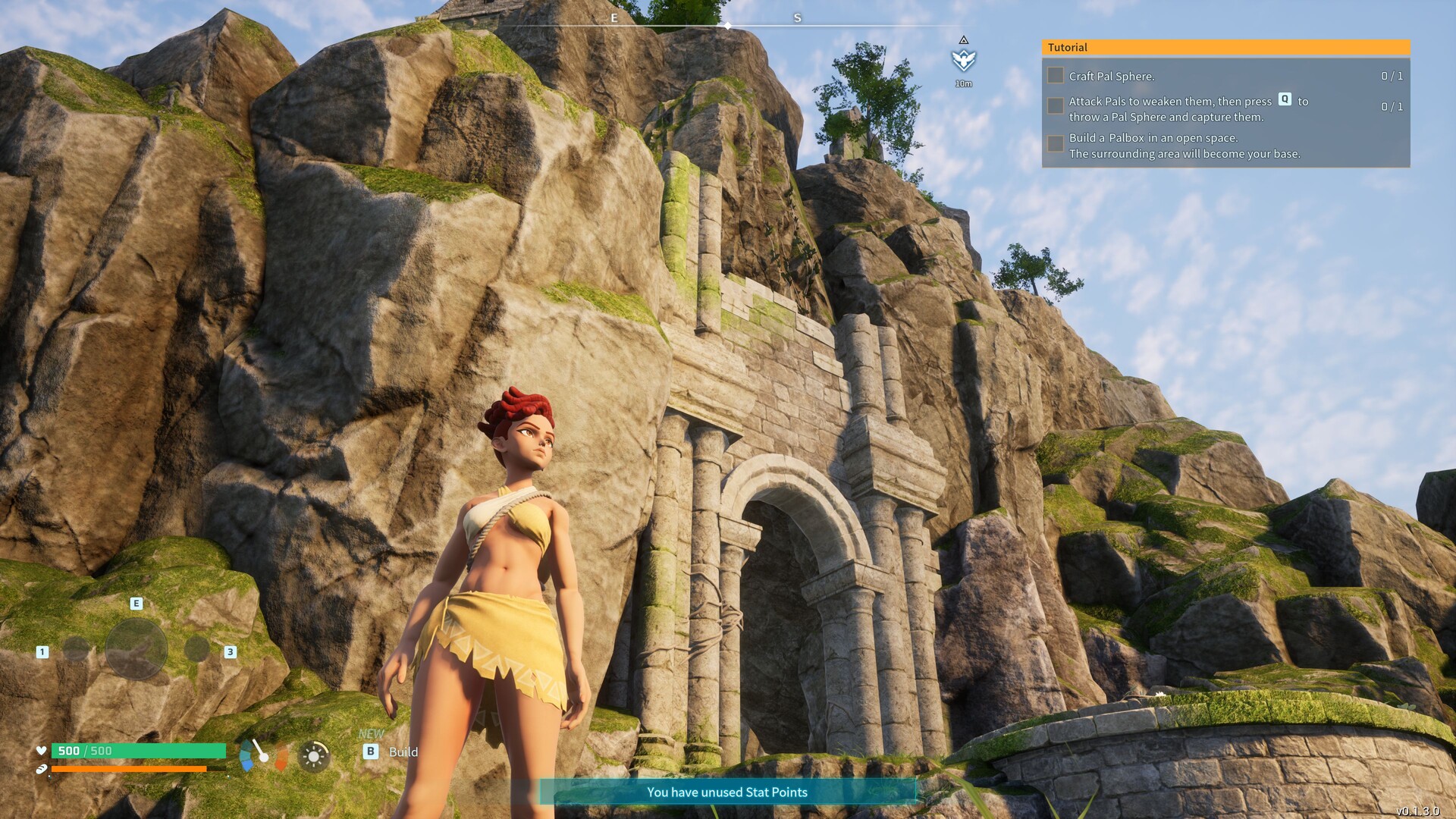The width and height of the screenshot is (1456, 819).
Task: Open the unused Stat Points notification
Action: tap(726, 792)
